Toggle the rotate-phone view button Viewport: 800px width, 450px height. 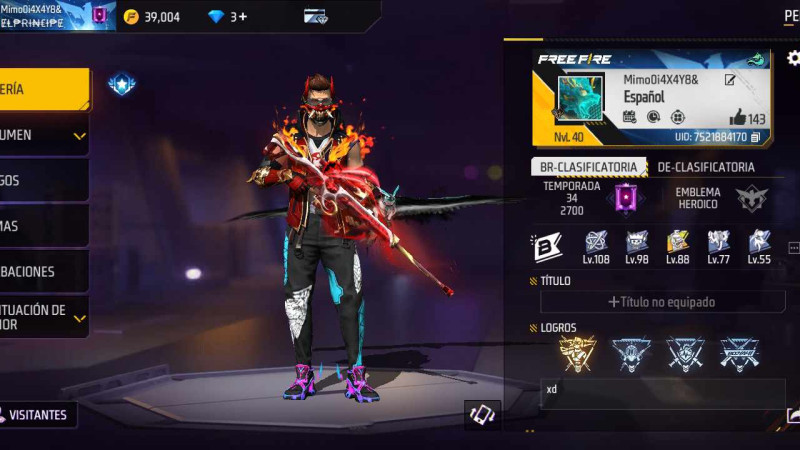click(482, 415)
